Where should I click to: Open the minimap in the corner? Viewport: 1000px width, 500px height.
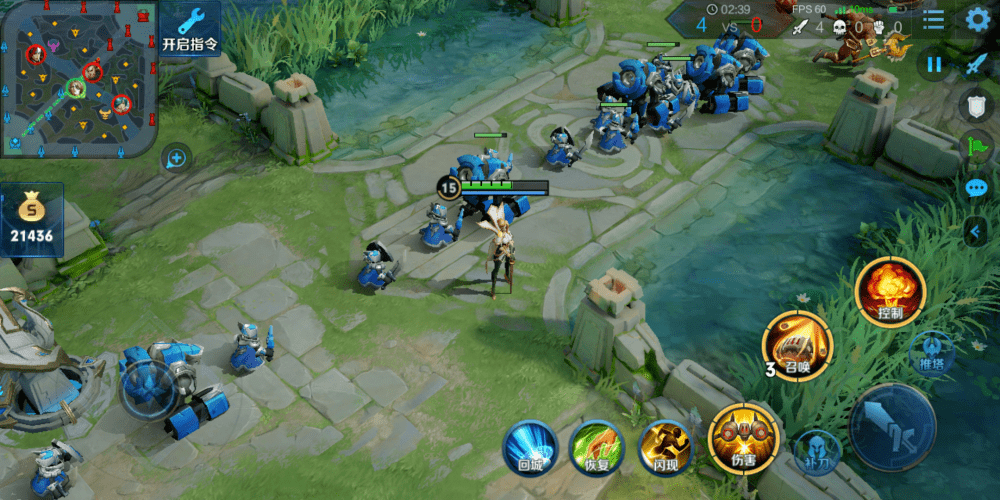point(78,78)
